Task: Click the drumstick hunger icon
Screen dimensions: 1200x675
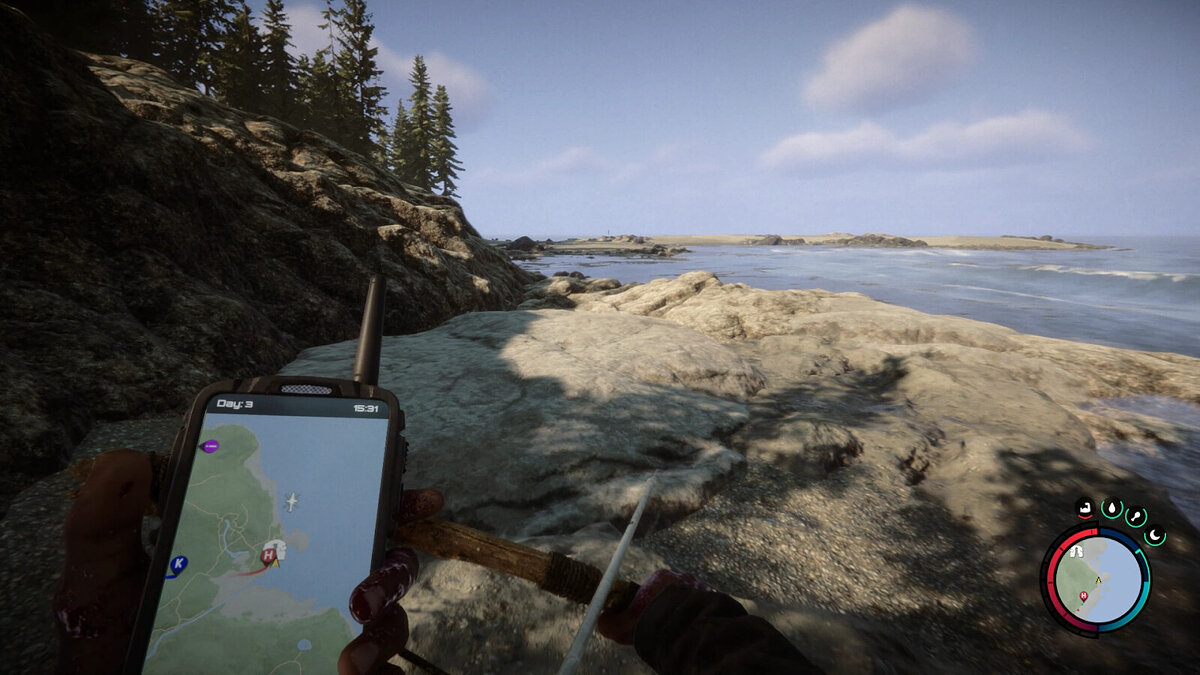Action: (1136, 517)
